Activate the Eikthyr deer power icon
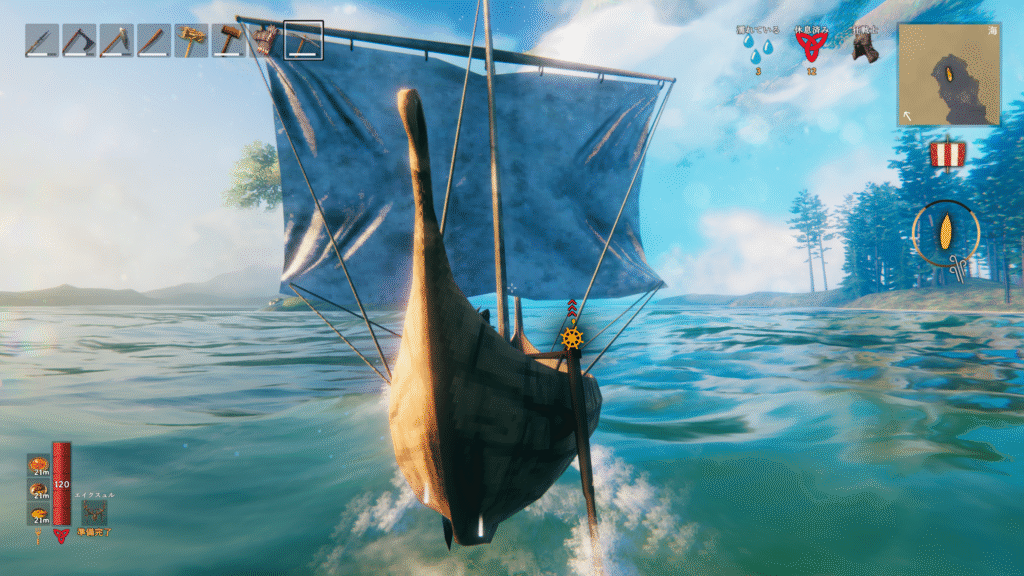The height and width of the screenshot is (576, 1024). (x=94, y=512)
